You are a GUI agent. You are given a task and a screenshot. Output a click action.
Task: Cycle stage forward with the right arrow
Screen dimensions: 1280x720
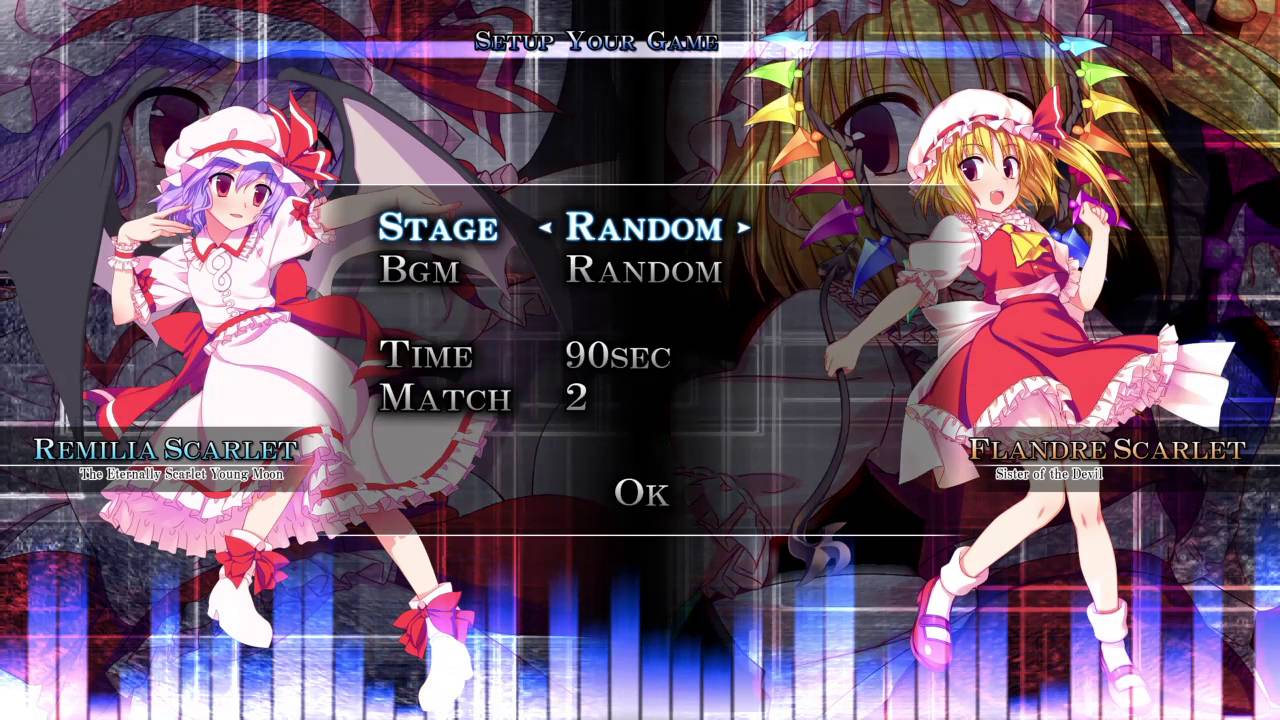pyautogui.click(x=743, y=228)
